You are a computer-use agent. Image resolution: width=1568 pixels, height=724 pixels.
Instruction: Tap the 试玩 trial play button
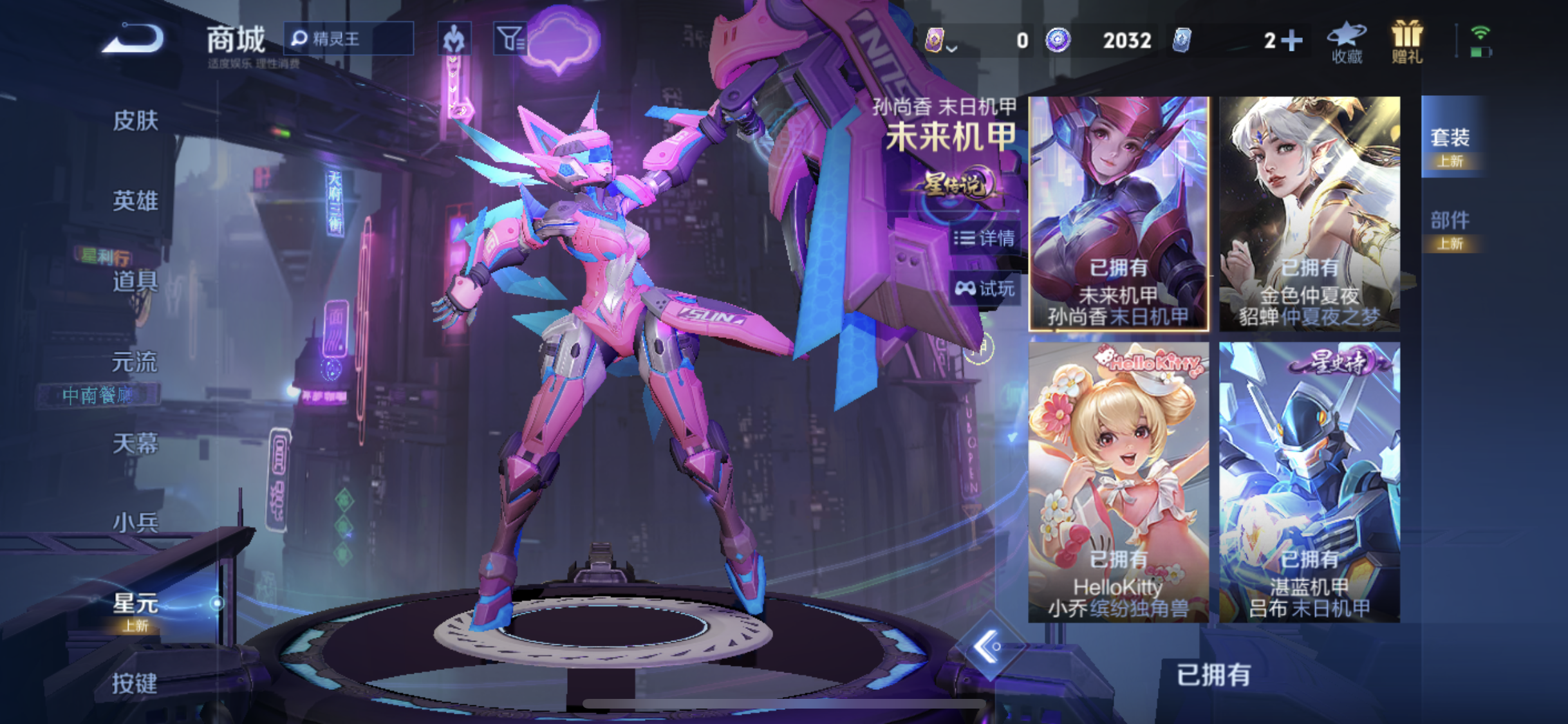tap(984, 288)
